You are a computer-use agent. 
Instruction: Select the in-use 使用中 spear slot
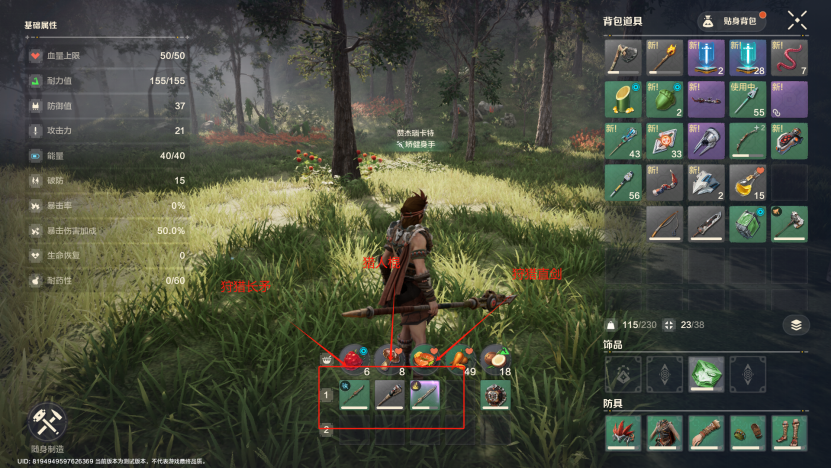(747, 100)
